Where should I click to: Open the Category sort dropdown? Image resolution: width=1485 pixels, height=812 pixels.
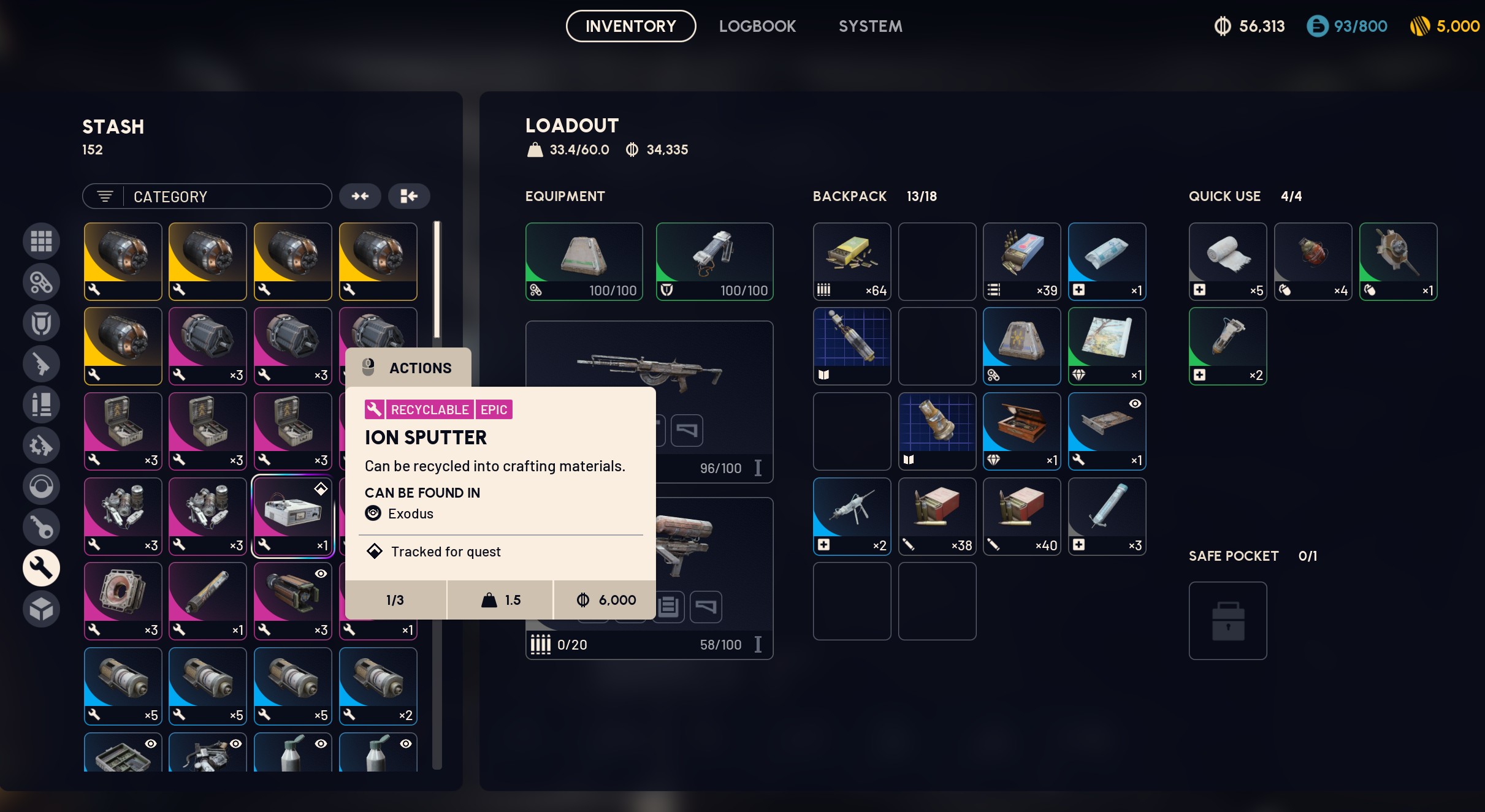(x=207, y=197)
